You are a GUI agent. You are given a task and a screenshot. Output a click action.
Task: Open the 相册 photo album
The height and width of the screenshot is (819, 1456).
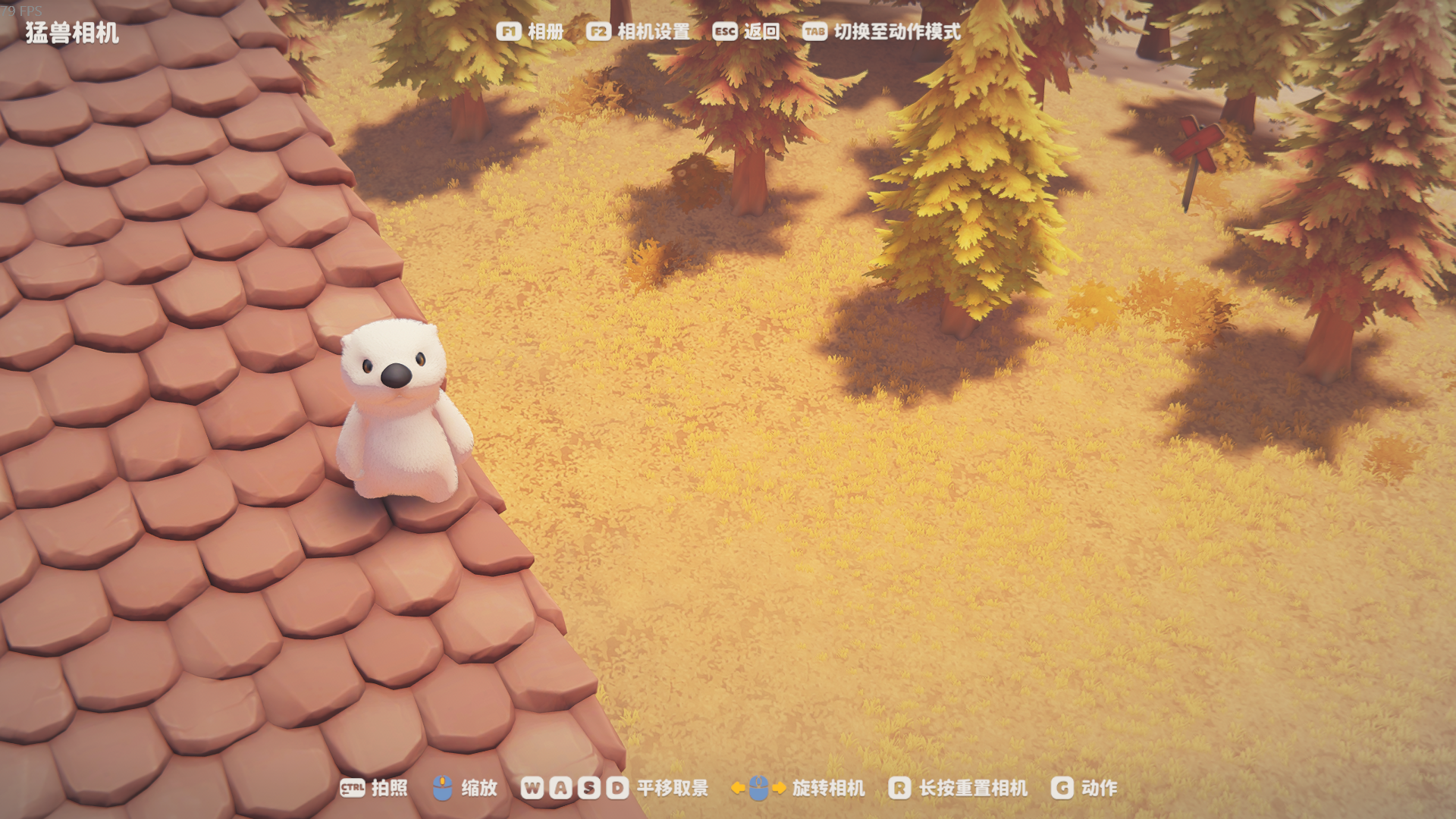531,32
